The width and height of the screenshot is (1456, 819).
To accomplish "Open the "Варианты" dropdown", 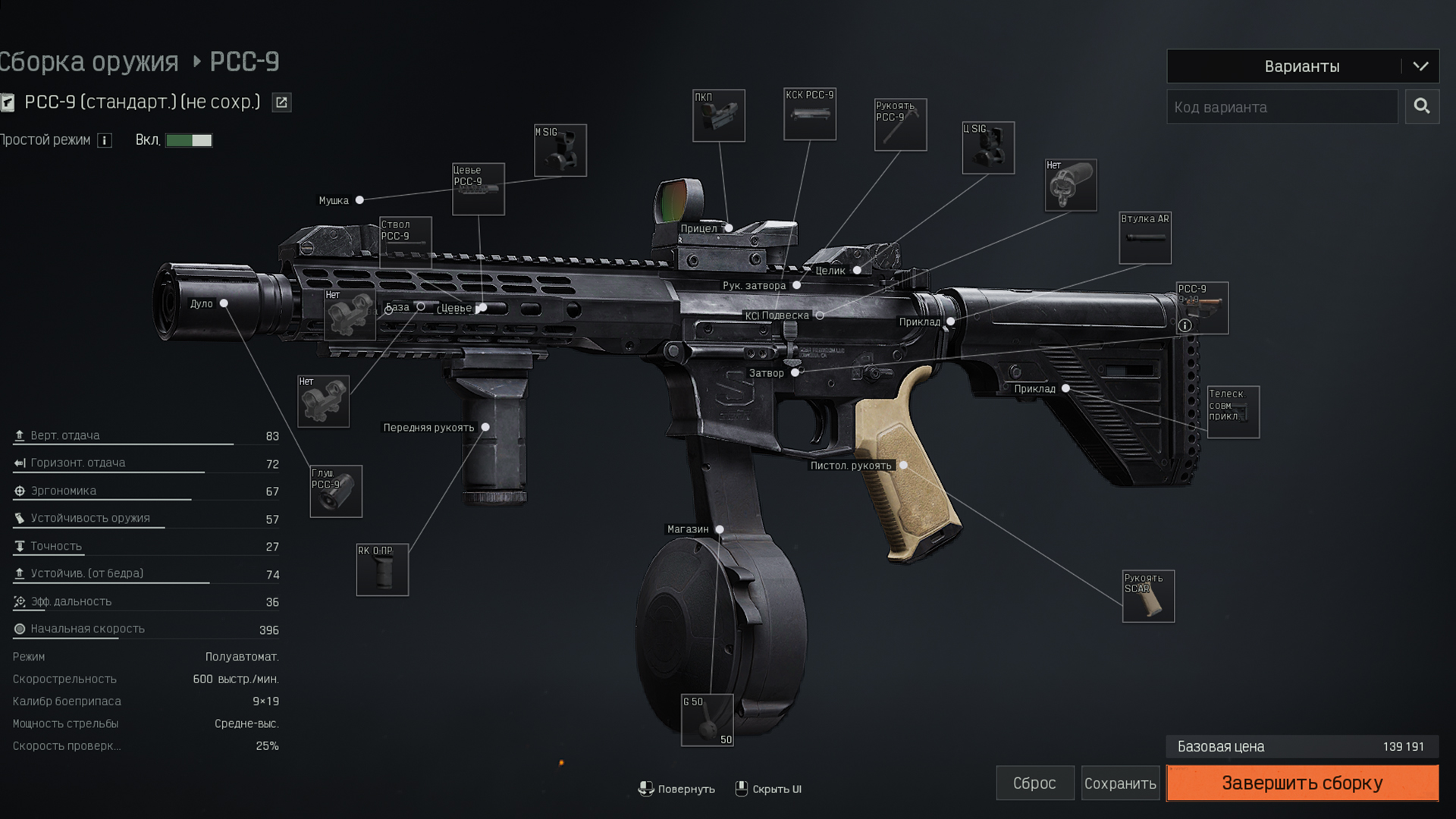I will (x=1302, y=67).
